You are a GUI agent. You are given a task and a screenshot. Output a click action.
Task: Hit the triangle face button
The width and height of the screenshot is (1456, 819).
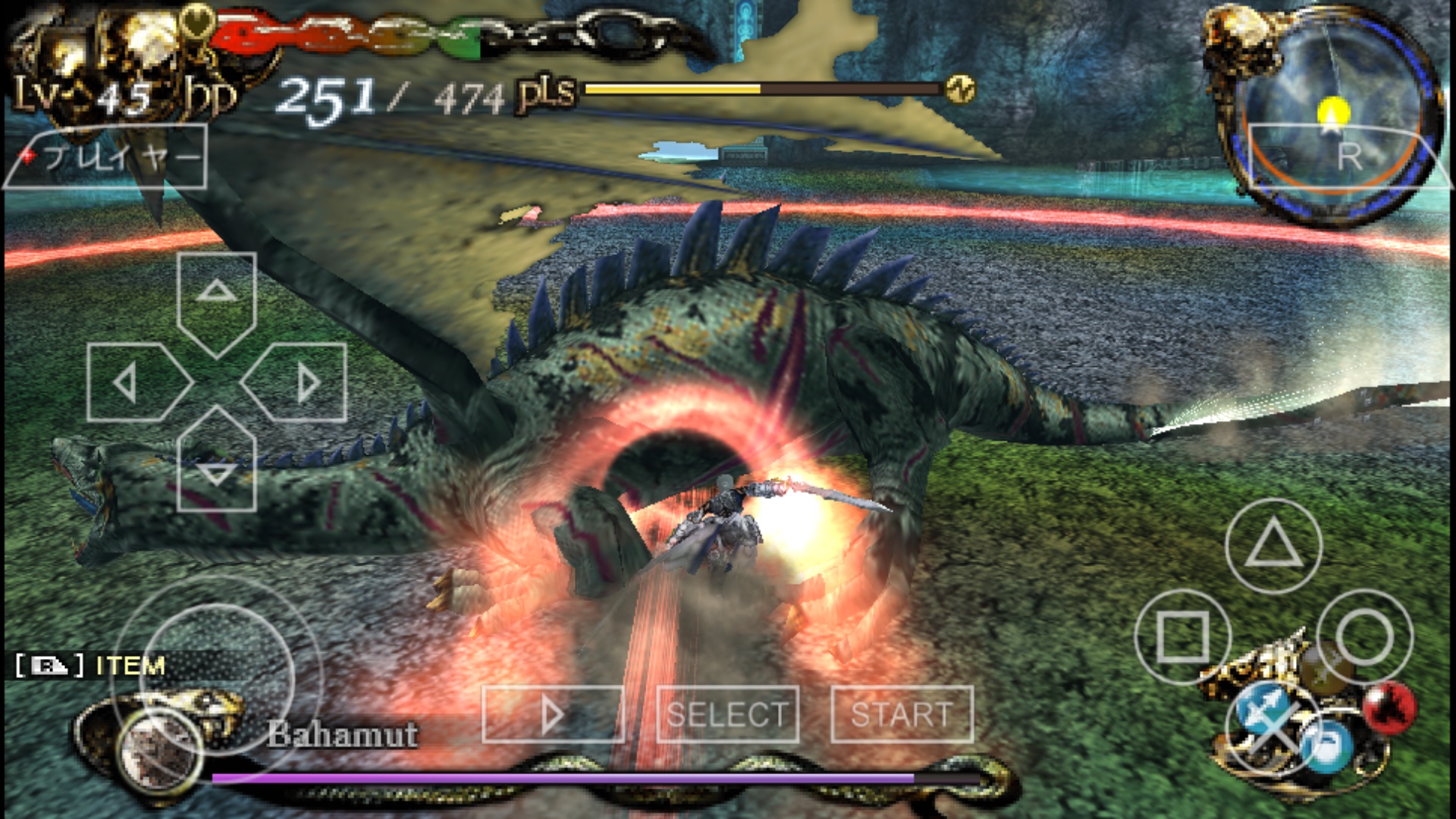pos(1273,545)
